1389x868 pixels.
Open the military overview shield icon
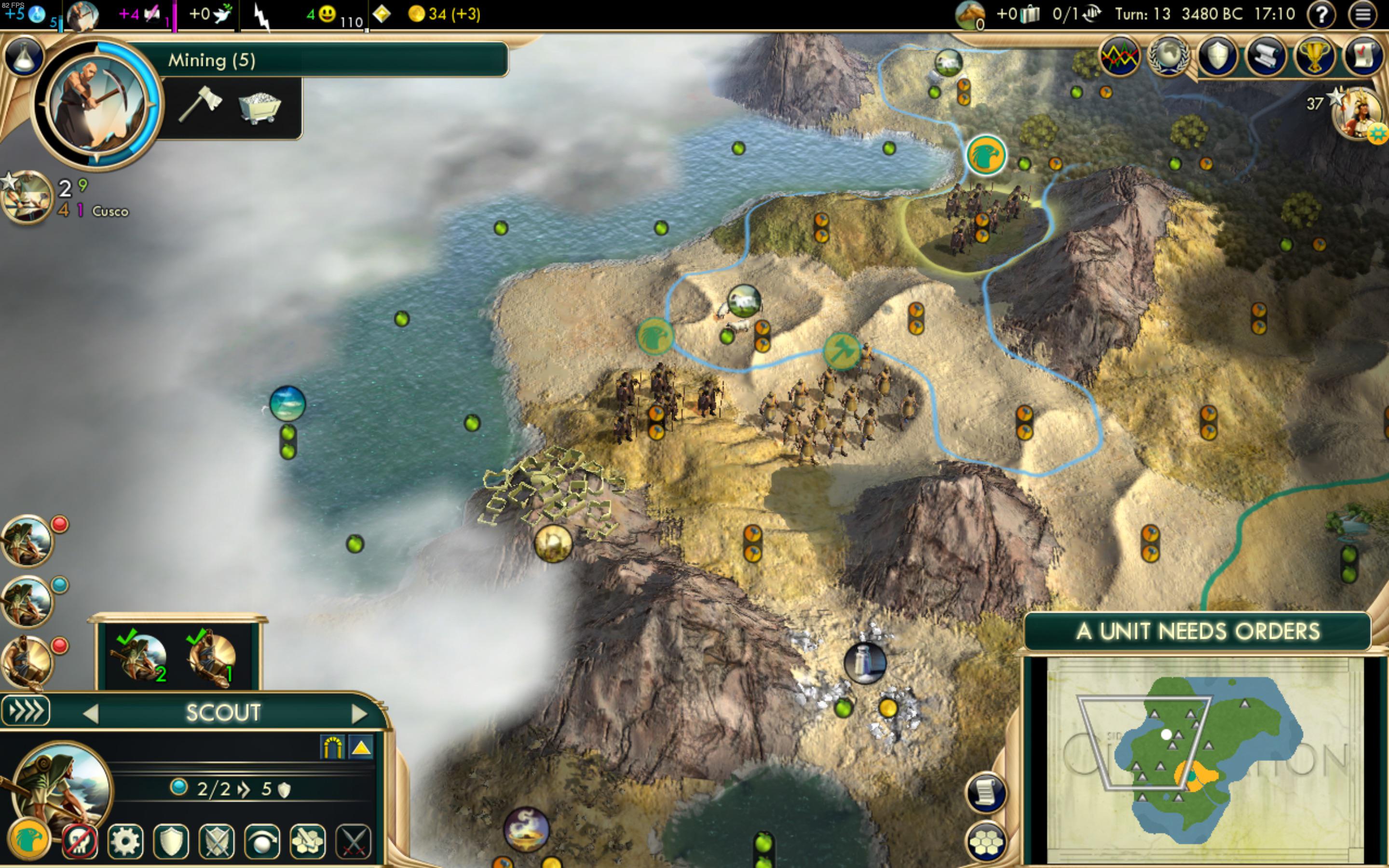click(x=1217, y=56)
